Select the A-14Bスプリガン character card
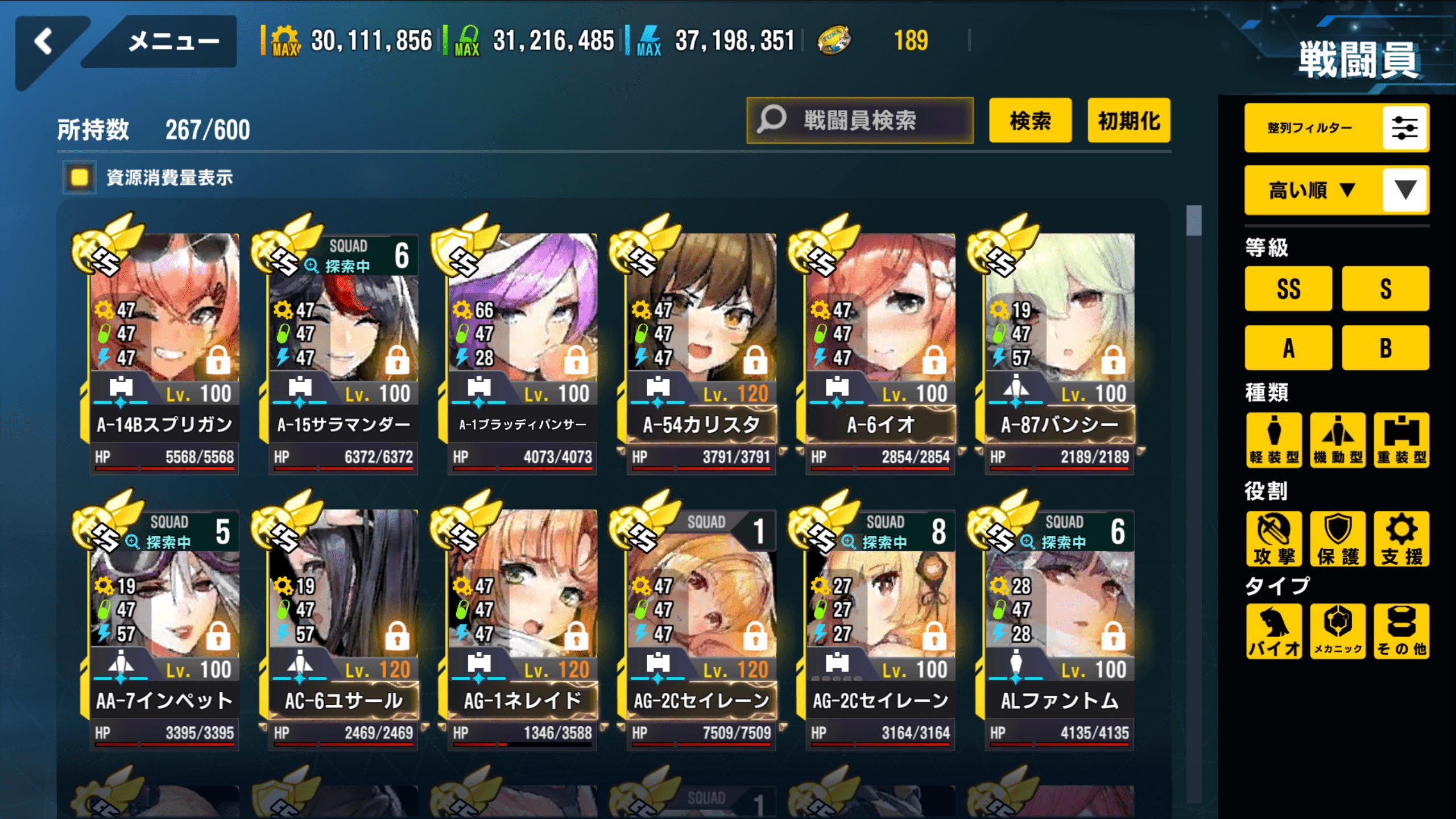Screen dimensions: 1456x819 coord(164,353)
